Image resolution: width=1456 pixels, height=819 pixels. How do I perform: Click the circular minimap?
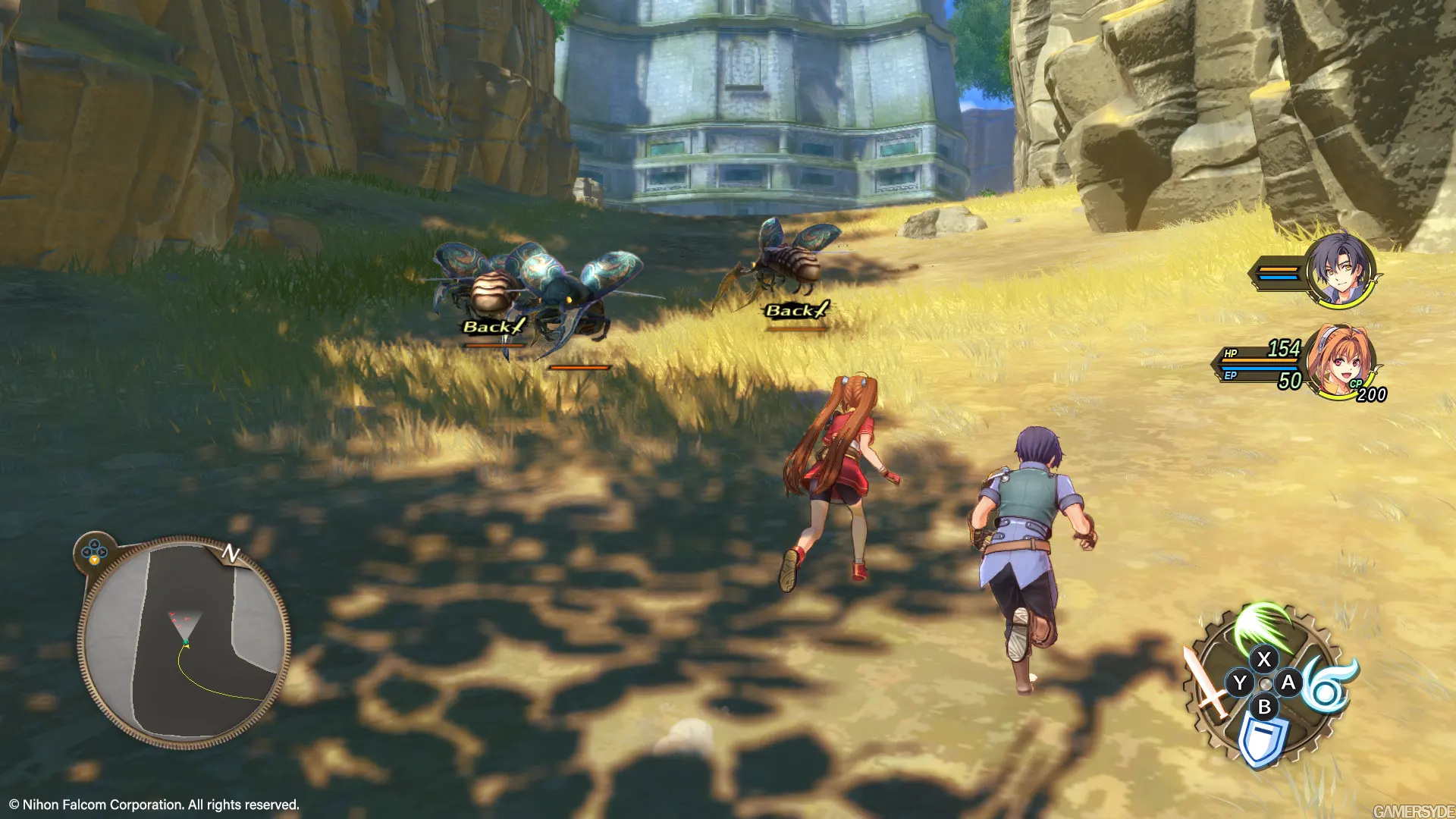[x=184, y=642]
